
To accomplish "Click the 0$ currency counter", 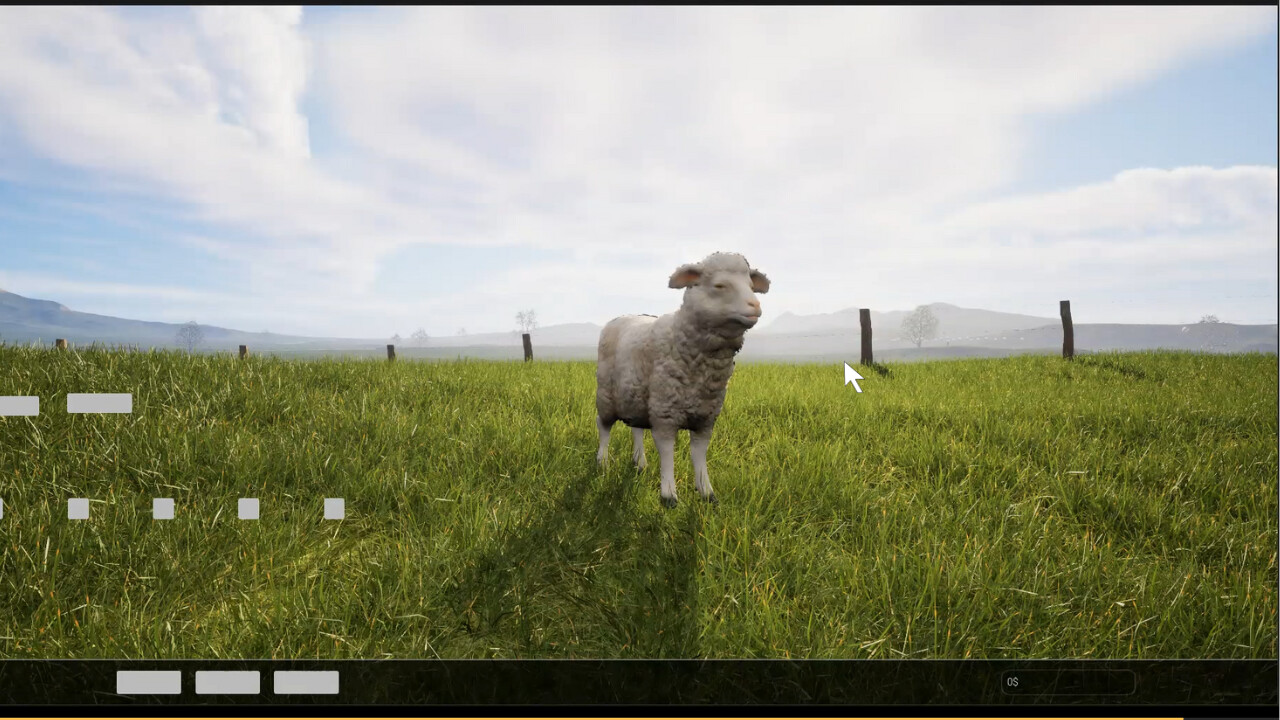I will point(1013,683).
